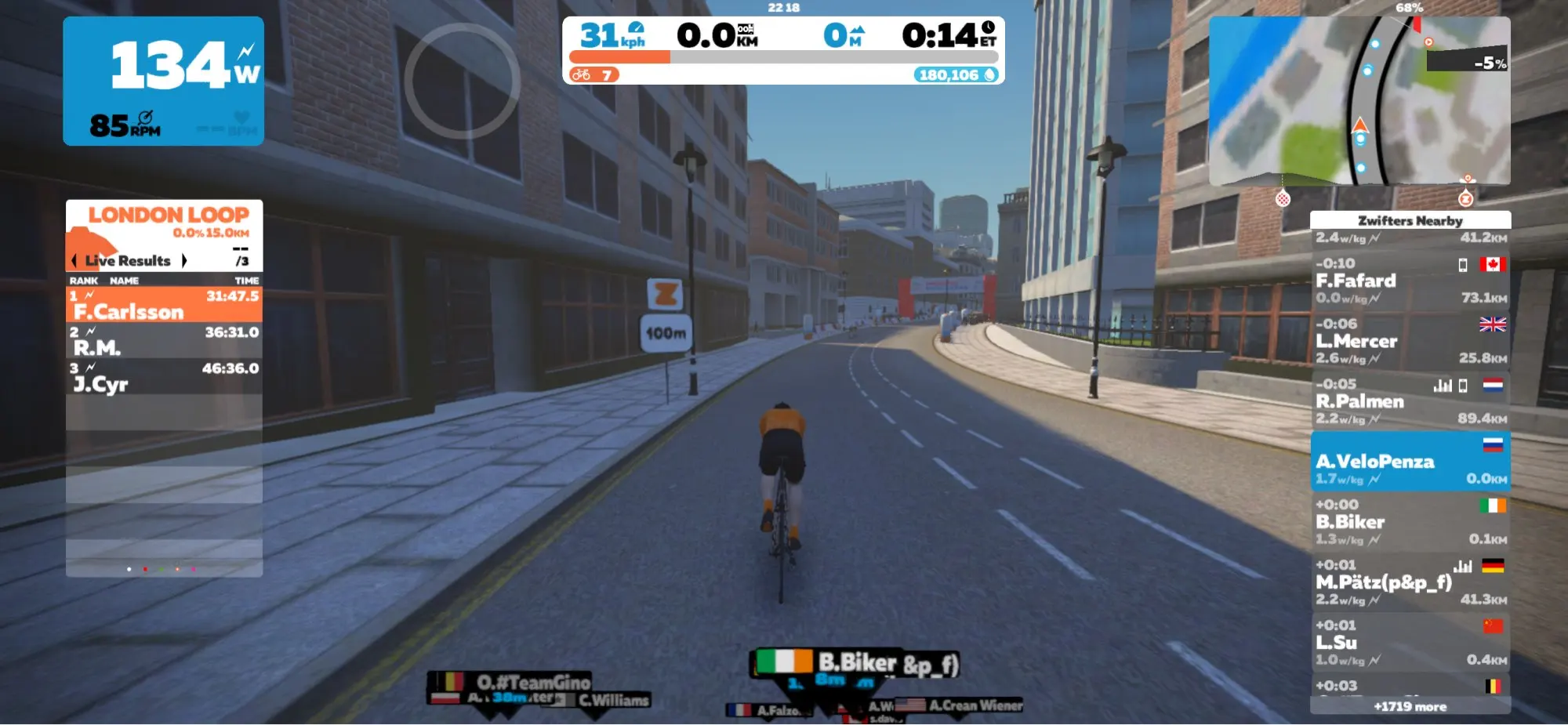
Task: Show the +1719 more riders
Action: (x=1410, y=706)
